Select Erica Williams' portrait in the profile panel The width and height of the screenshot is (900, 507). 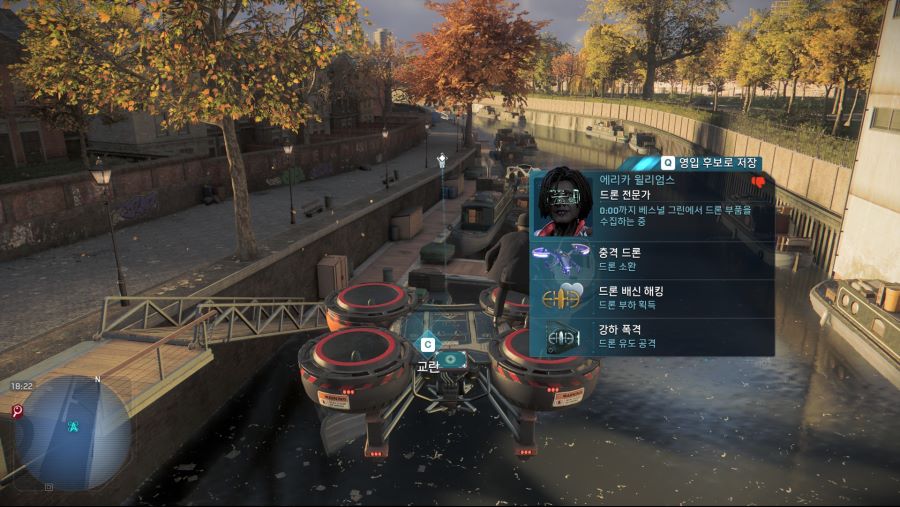coord(563,202)
